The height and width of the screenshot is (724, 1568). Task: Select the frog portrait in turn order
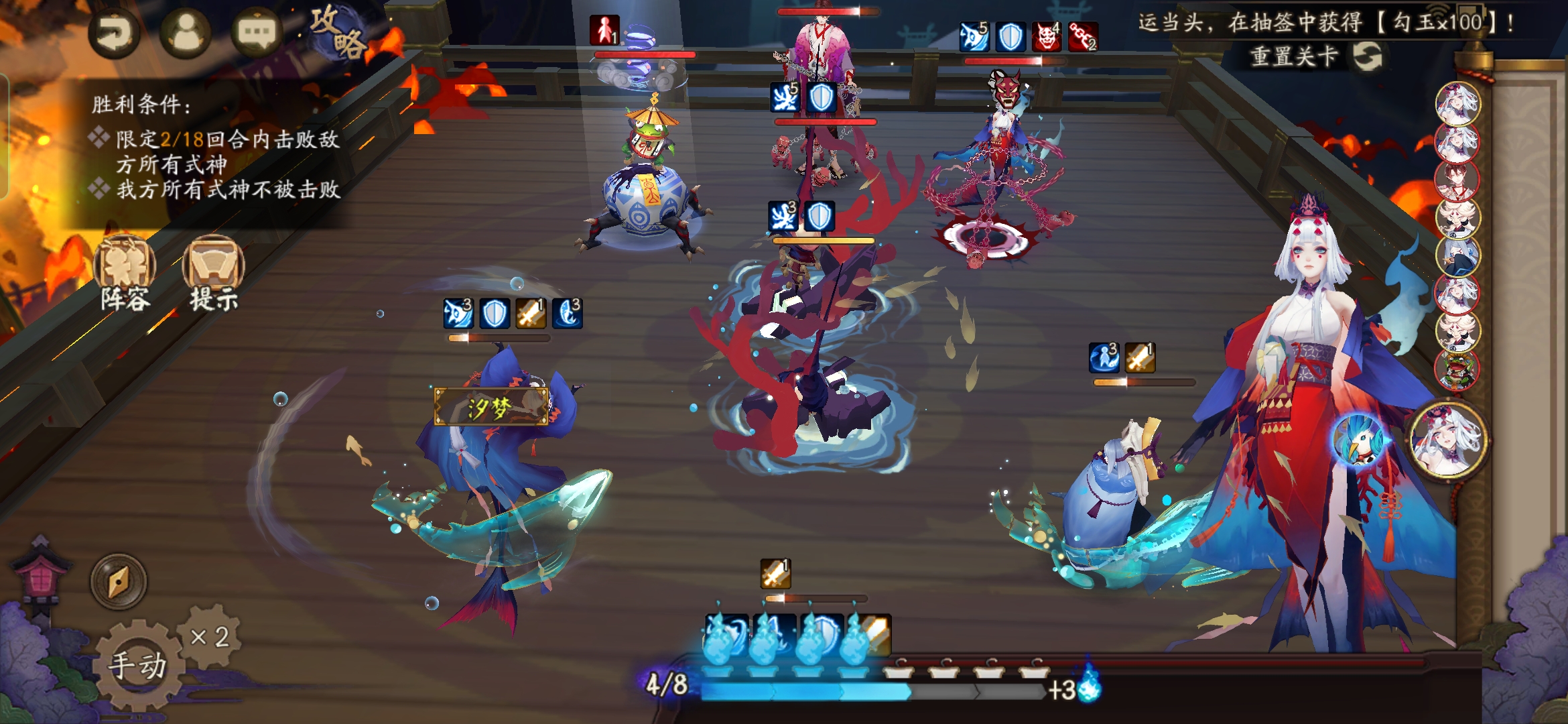(1456, 369)
